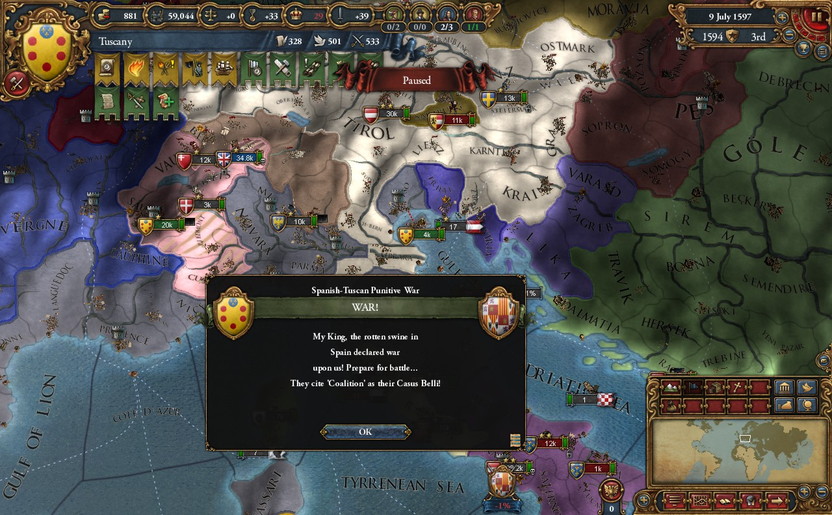832x515 pixels.
Task: Click the outliner globe map mode button
Action: coord(809,405)
